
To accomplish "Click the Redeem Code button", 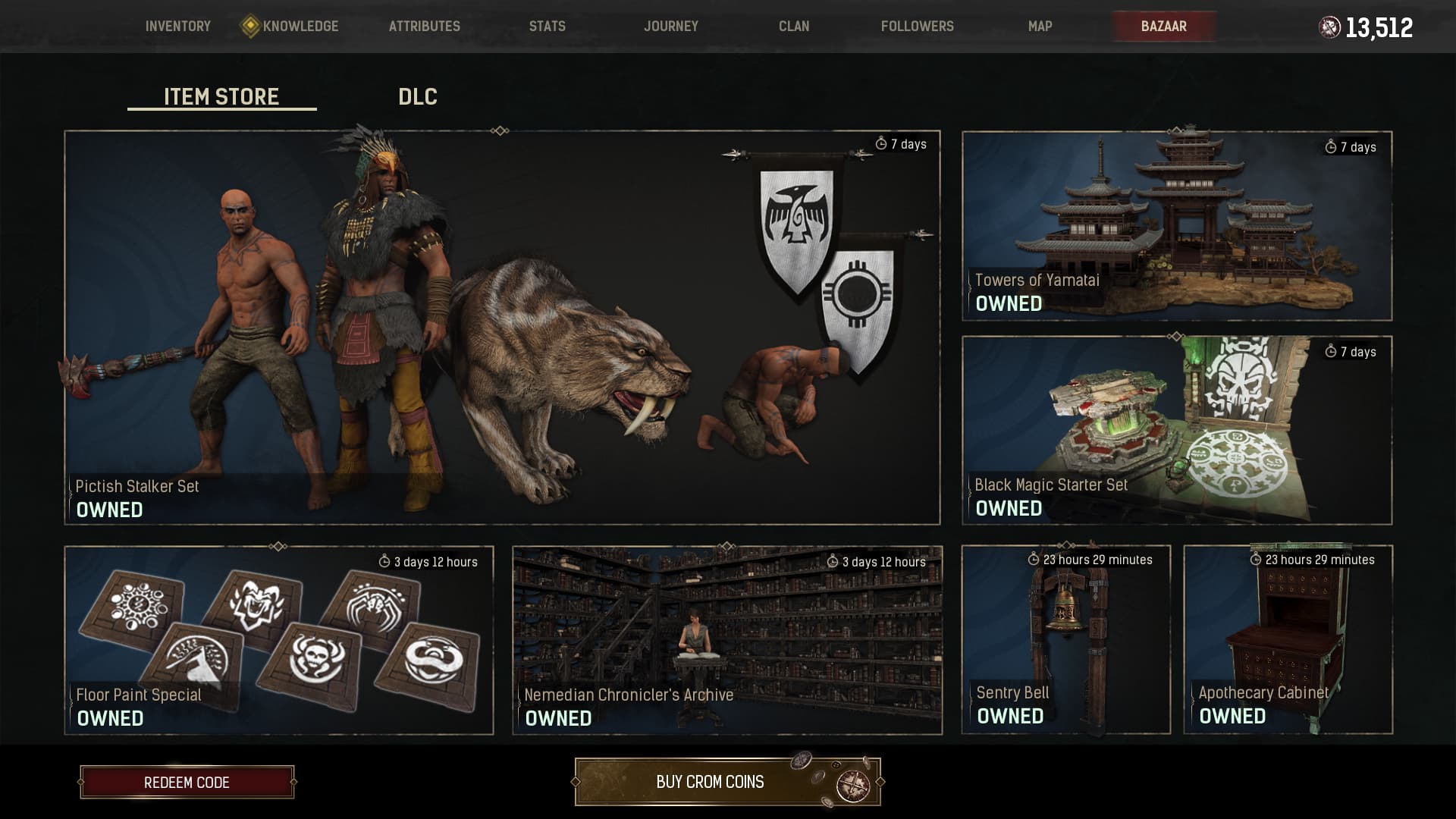I will click(x=187, y=783).
